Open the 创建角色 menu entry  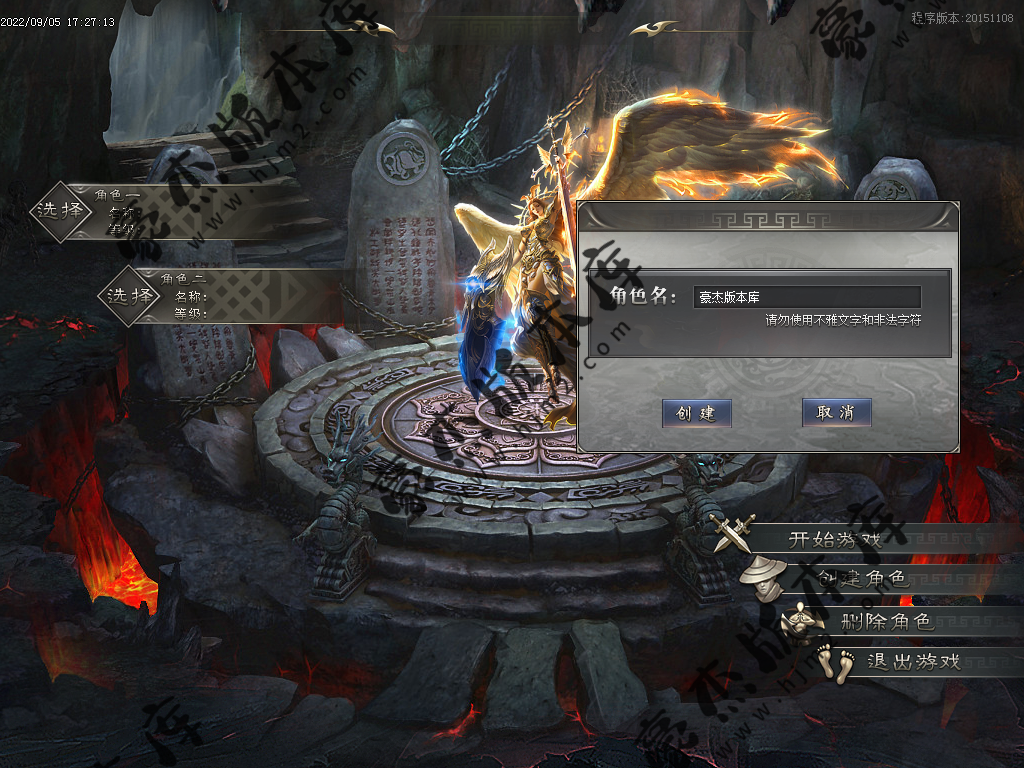pos(860,579)
